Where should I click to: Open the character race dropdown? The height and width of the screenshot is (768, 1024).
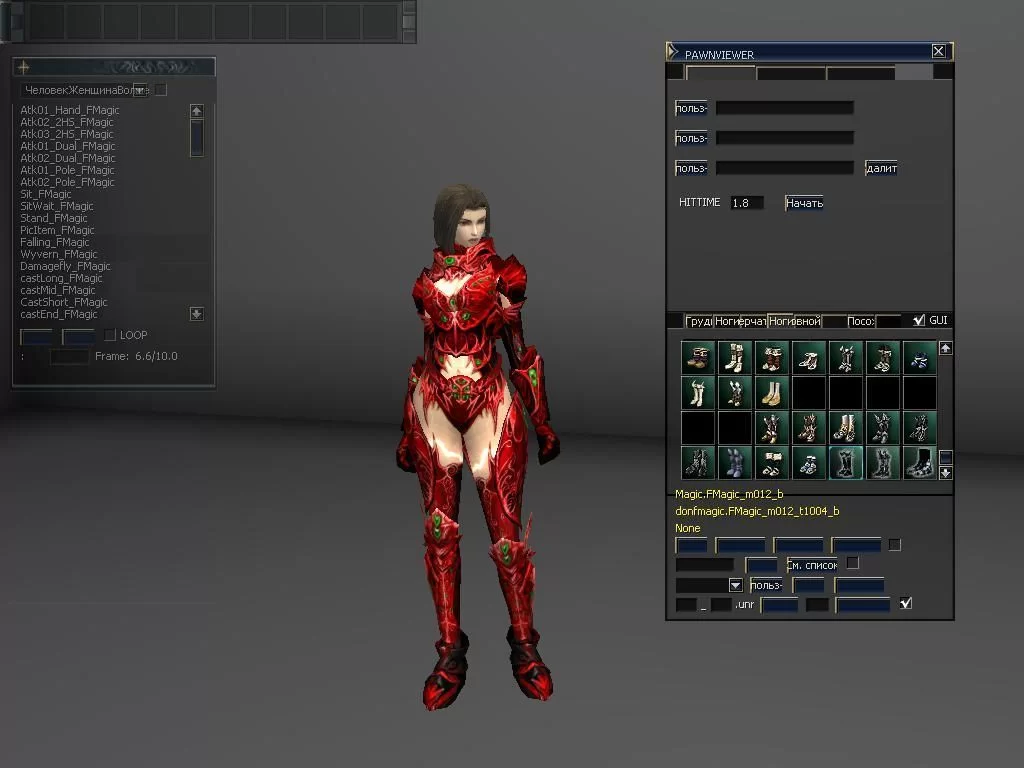click(x=140, y=90)
